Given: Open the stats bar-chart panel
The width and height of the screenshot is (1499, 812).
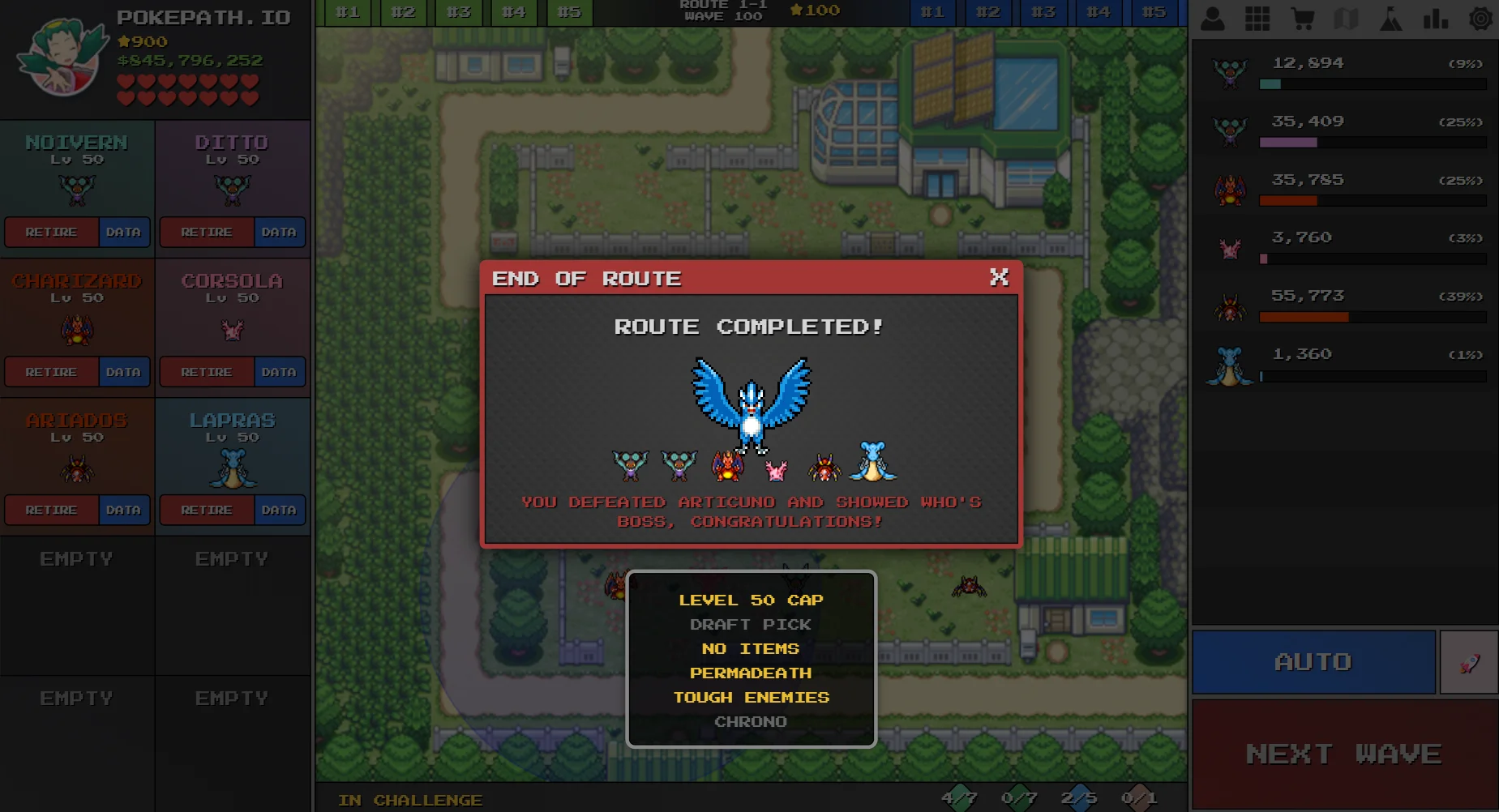Looking at the screenshot, I should [1436, 18].
